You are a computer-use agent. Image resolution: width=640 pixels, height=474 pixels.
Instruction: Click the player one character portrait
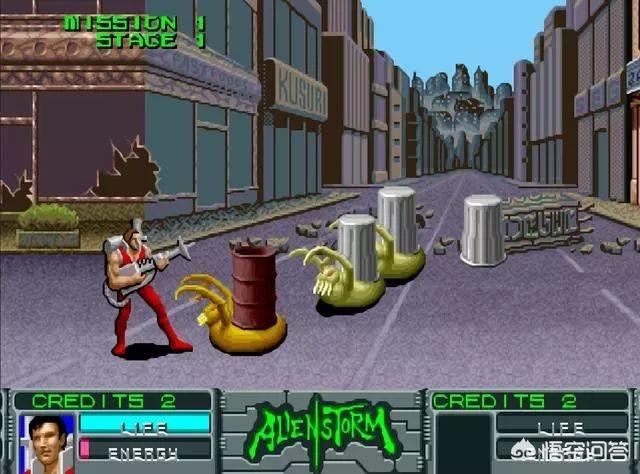(47, 443)
